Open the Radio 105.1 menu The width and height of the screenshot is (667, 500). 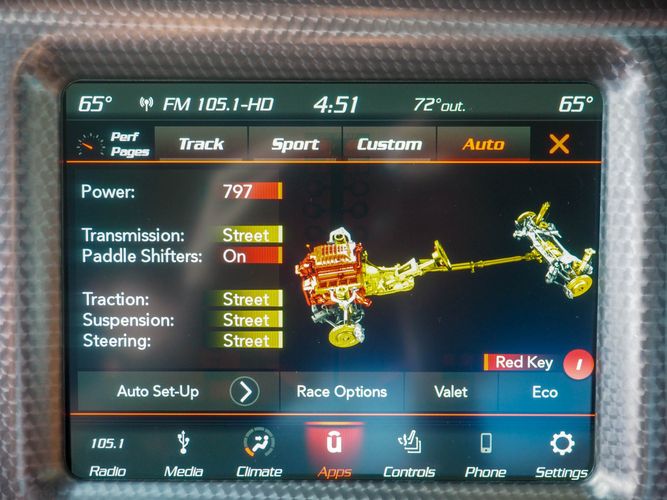pyautogui.click(x=107, y=454)
